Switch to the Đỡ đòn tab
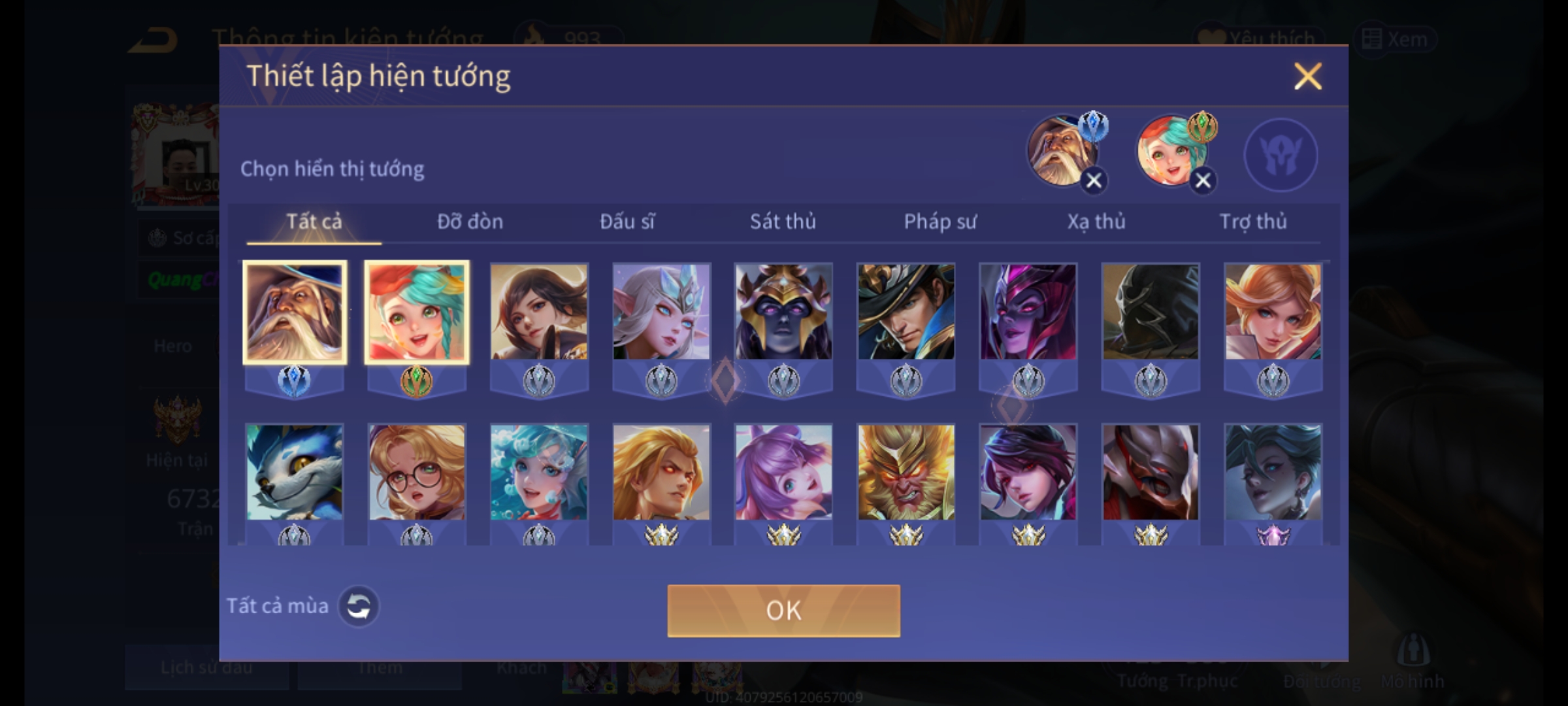This screenshot has width=1568, height=706. (470, 222)
